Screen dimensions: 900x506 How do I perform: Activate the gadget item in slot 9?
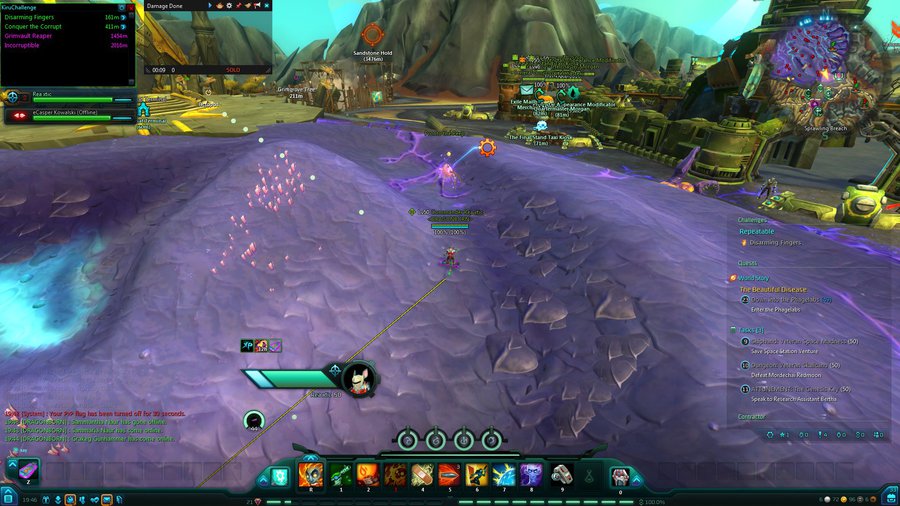[559, 474]
